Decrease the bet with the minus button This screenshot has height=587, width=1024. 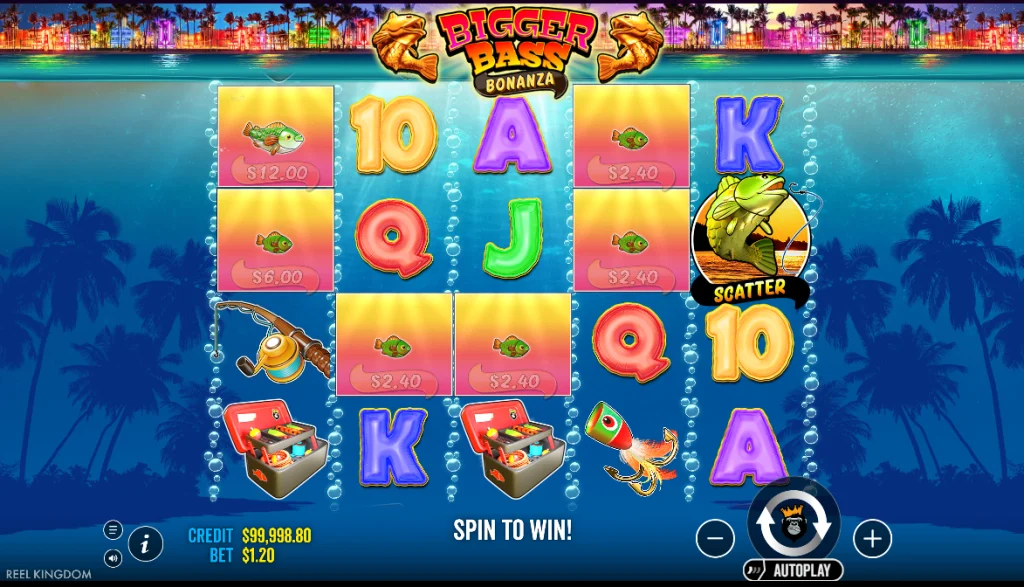click(715, 539)
